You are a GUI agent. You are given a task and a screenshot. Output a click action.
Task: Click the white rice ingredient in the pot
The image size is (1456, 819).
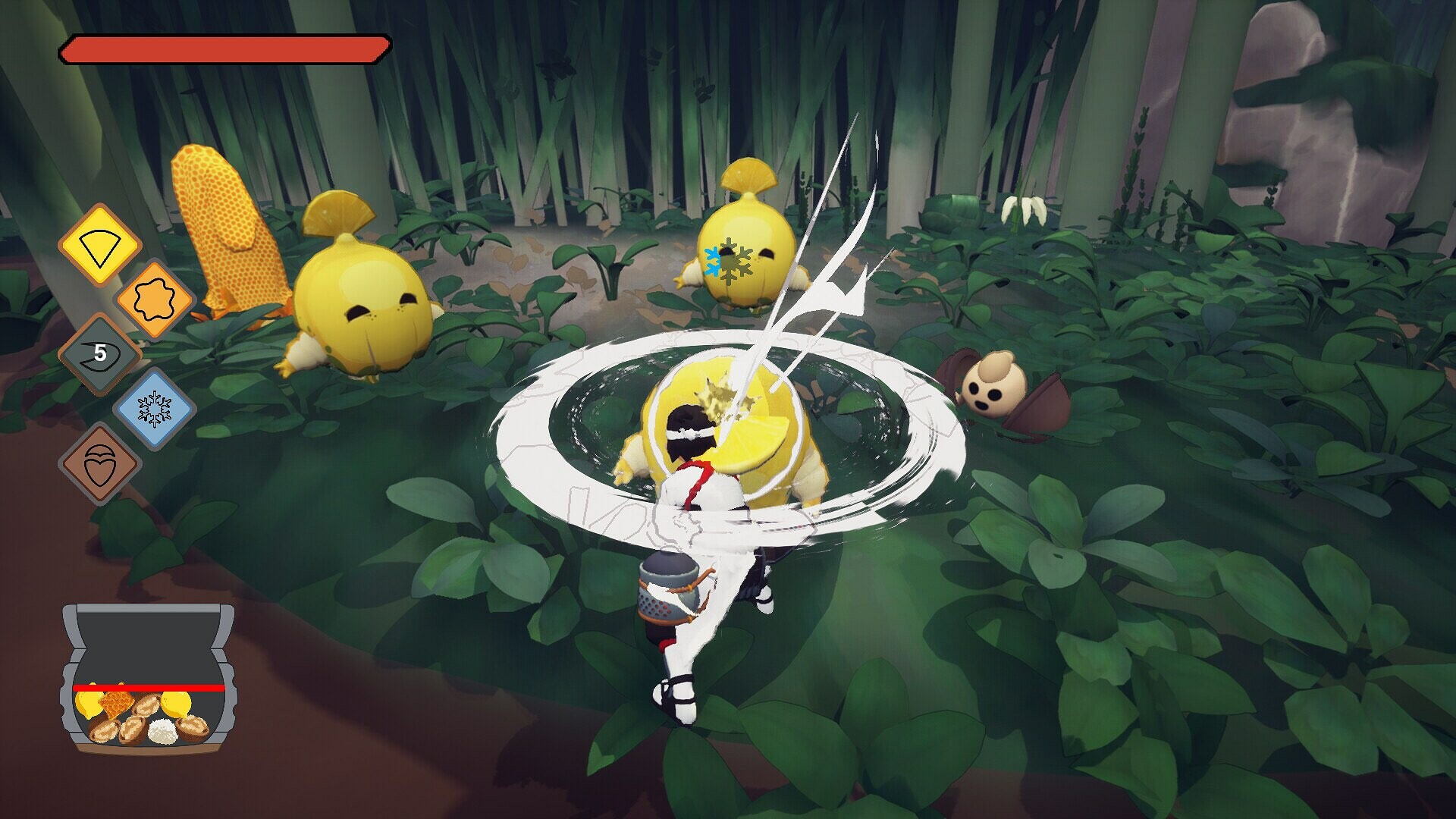(163, 732)
